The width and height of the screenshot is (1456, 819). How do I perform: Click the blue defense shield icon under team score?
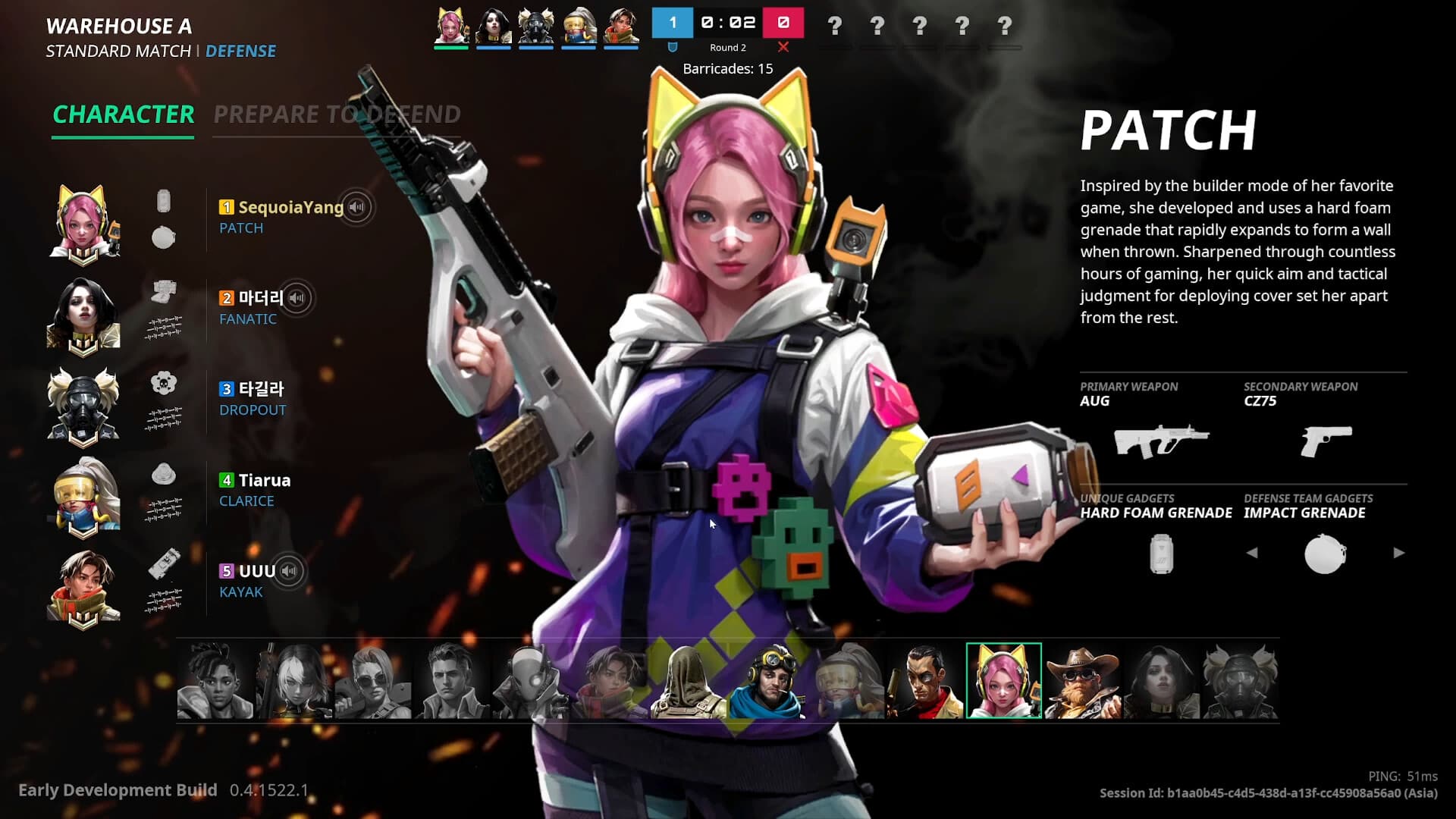pyautogui.click(x=672, y=47)
